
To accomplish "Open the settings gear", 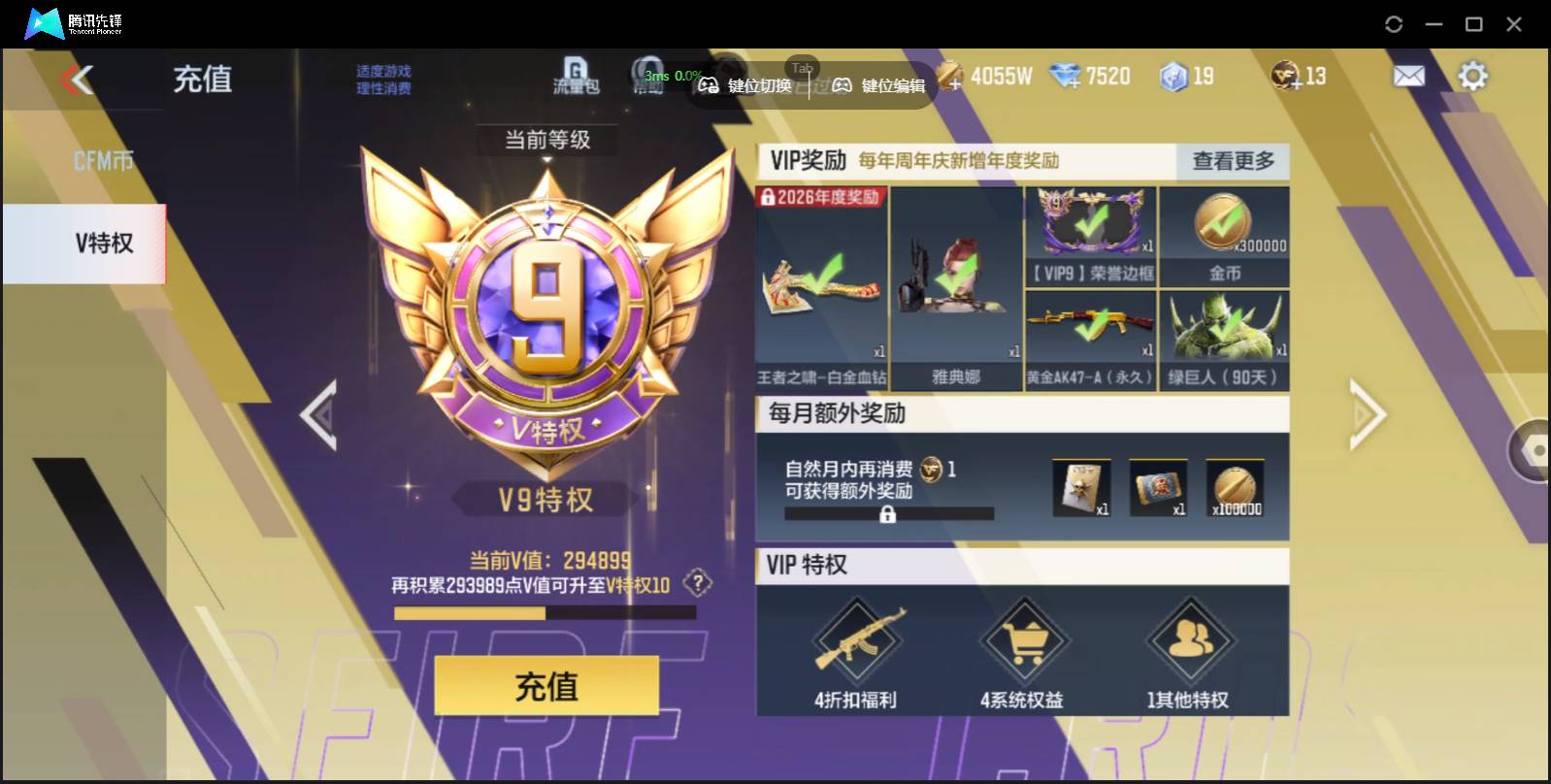I will [1473, 75].
